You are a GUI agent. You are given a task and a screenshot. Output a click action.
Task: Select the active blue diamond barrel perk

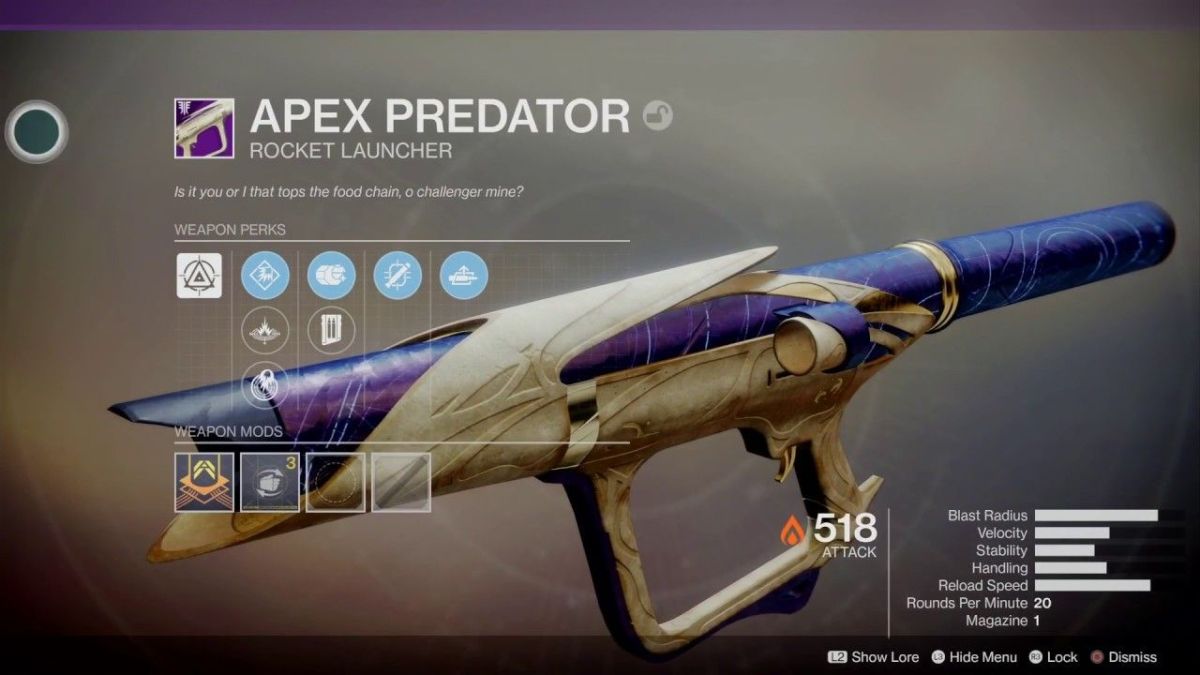click(x=265, y=275)
